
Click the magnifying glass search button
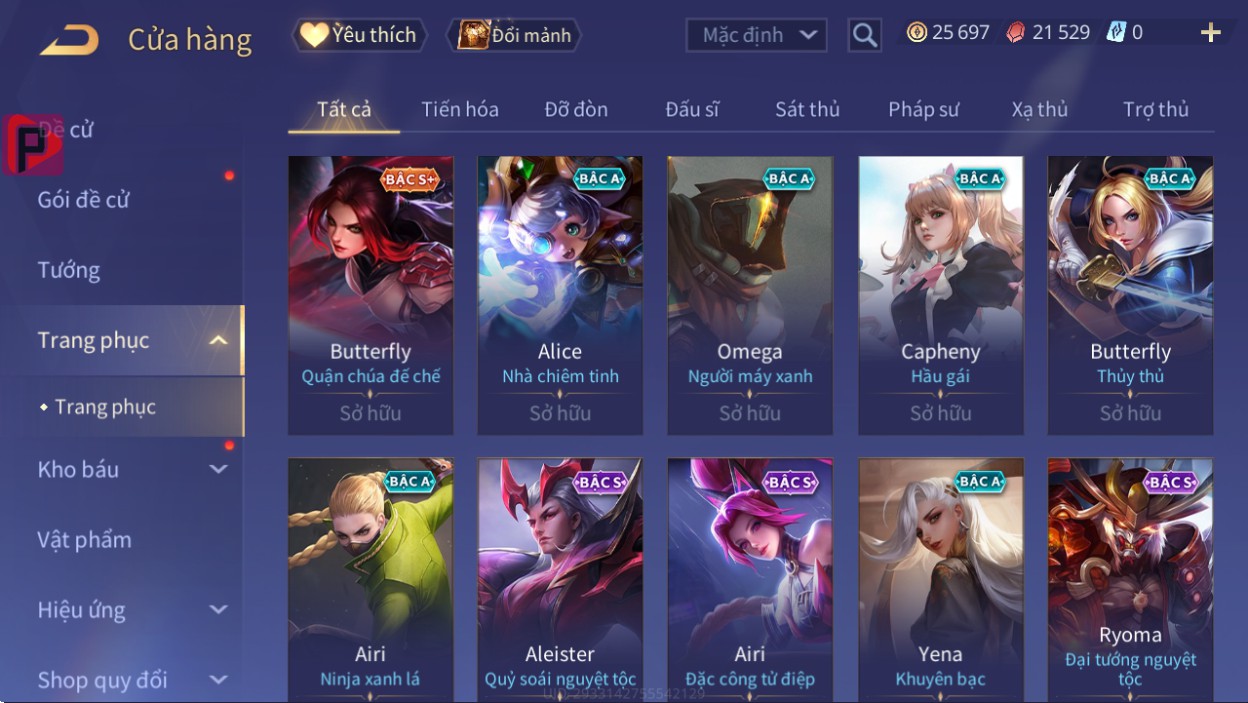click(864, 35)
